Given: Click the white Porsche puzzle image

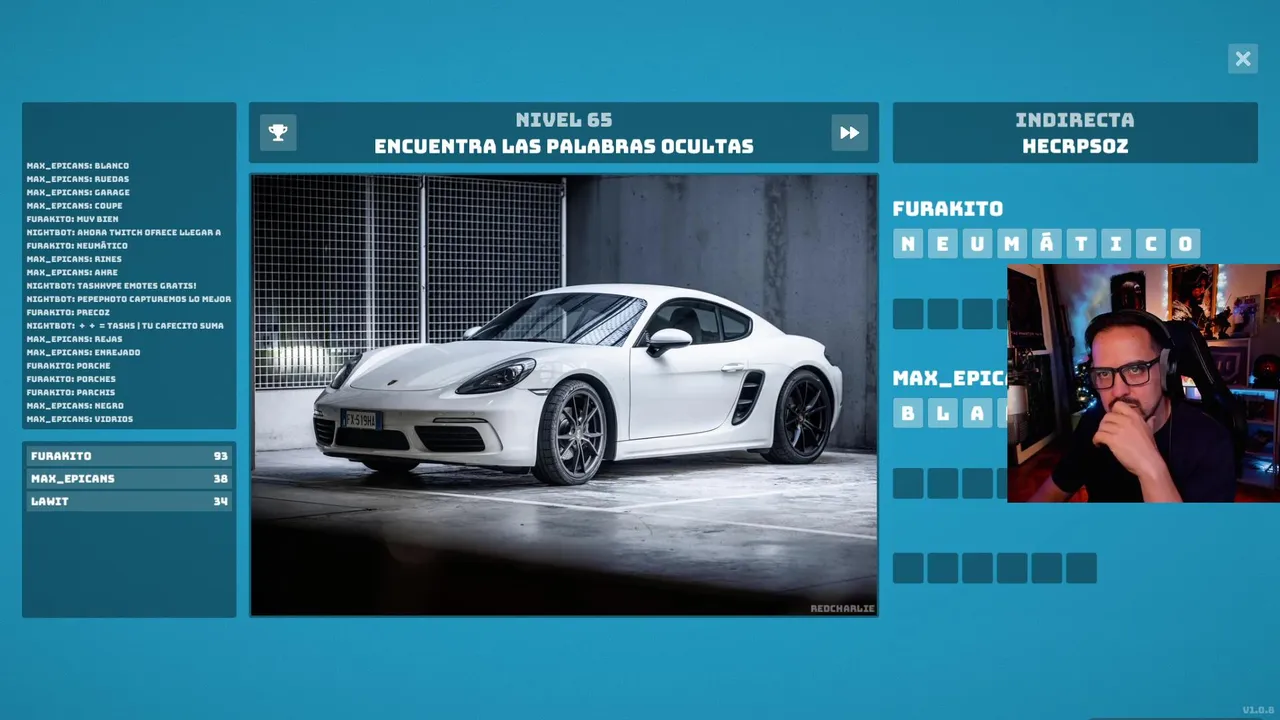Looking at the screenshot, I should coord(564,395).
